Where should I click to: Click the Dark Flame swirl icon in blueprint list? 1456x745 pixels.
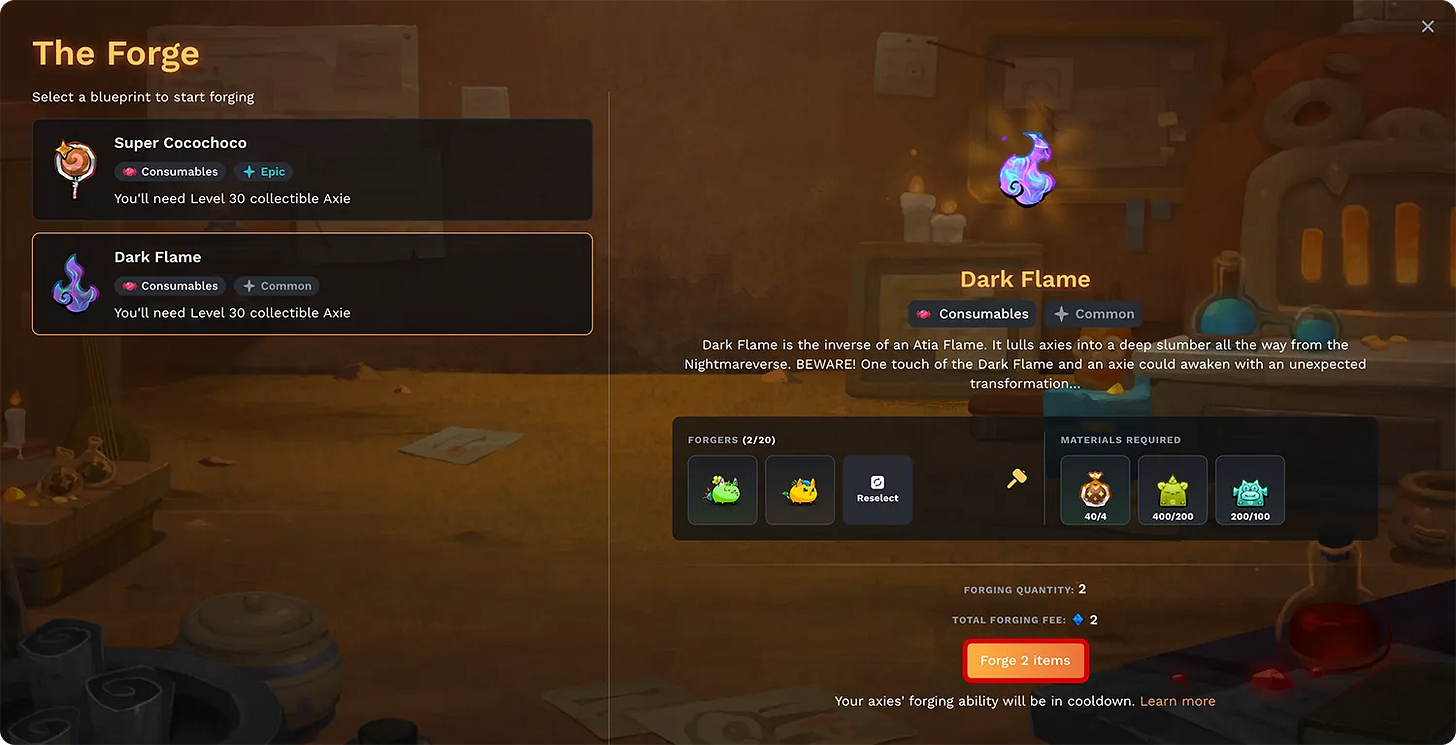[75, 282]
